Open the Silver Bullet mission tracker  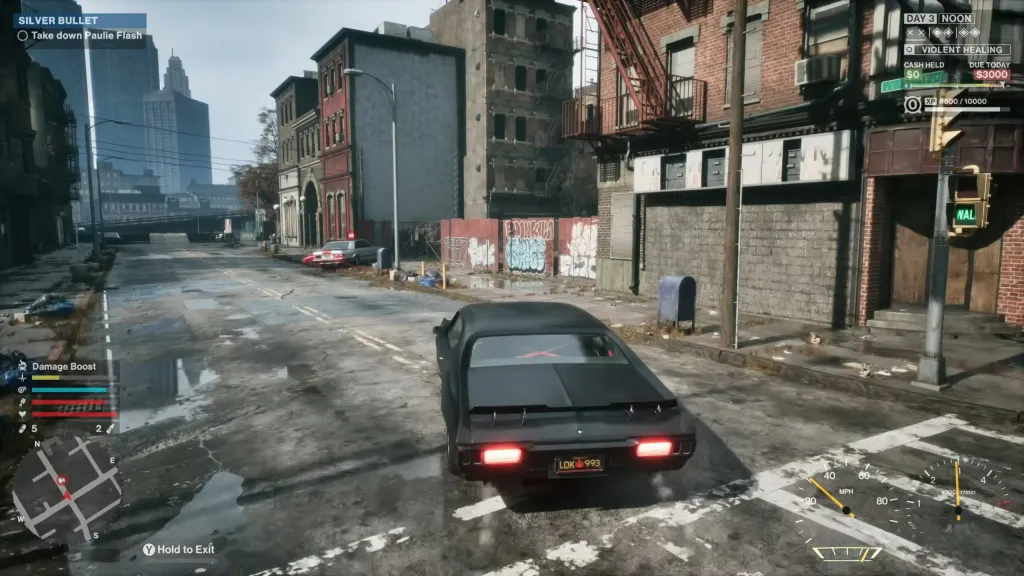(53, 20)
